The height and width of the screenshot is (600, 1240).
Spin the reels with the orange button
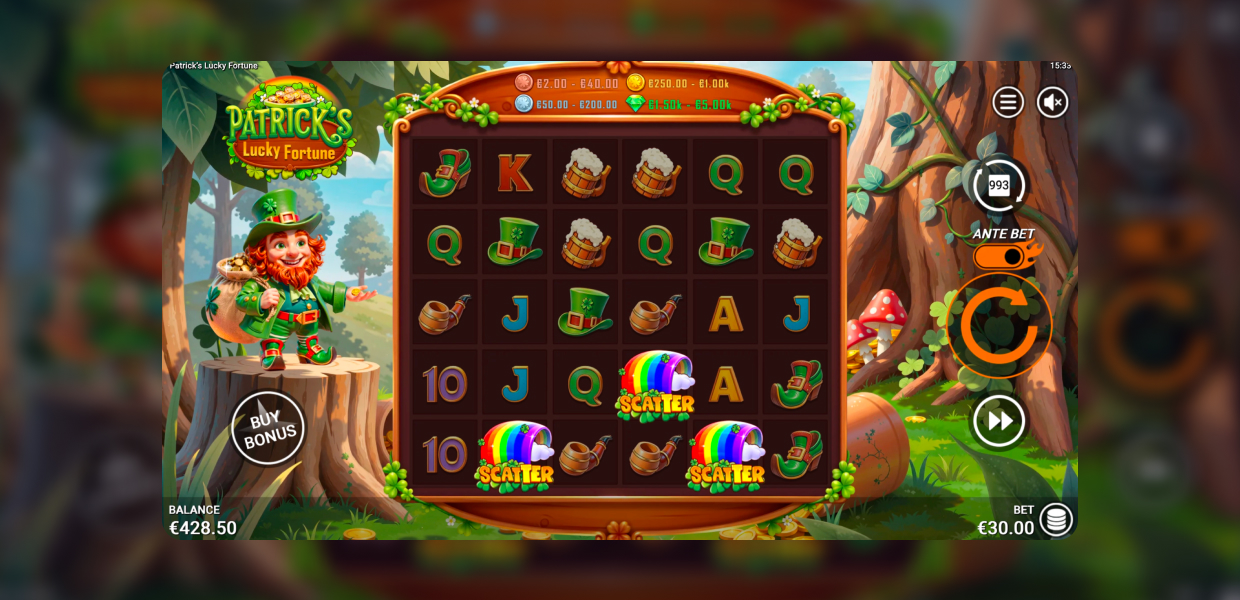(x=999, y=326)
